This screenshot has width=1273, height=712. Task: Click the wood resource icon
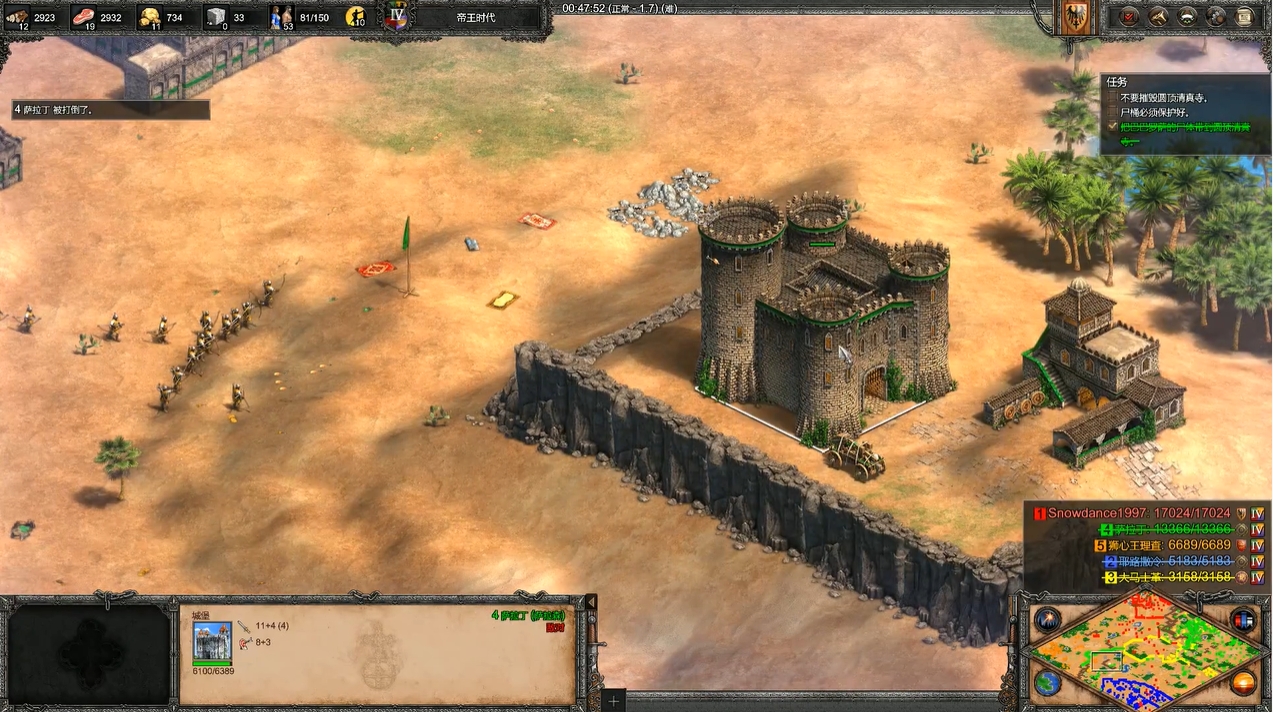[17, 16]
